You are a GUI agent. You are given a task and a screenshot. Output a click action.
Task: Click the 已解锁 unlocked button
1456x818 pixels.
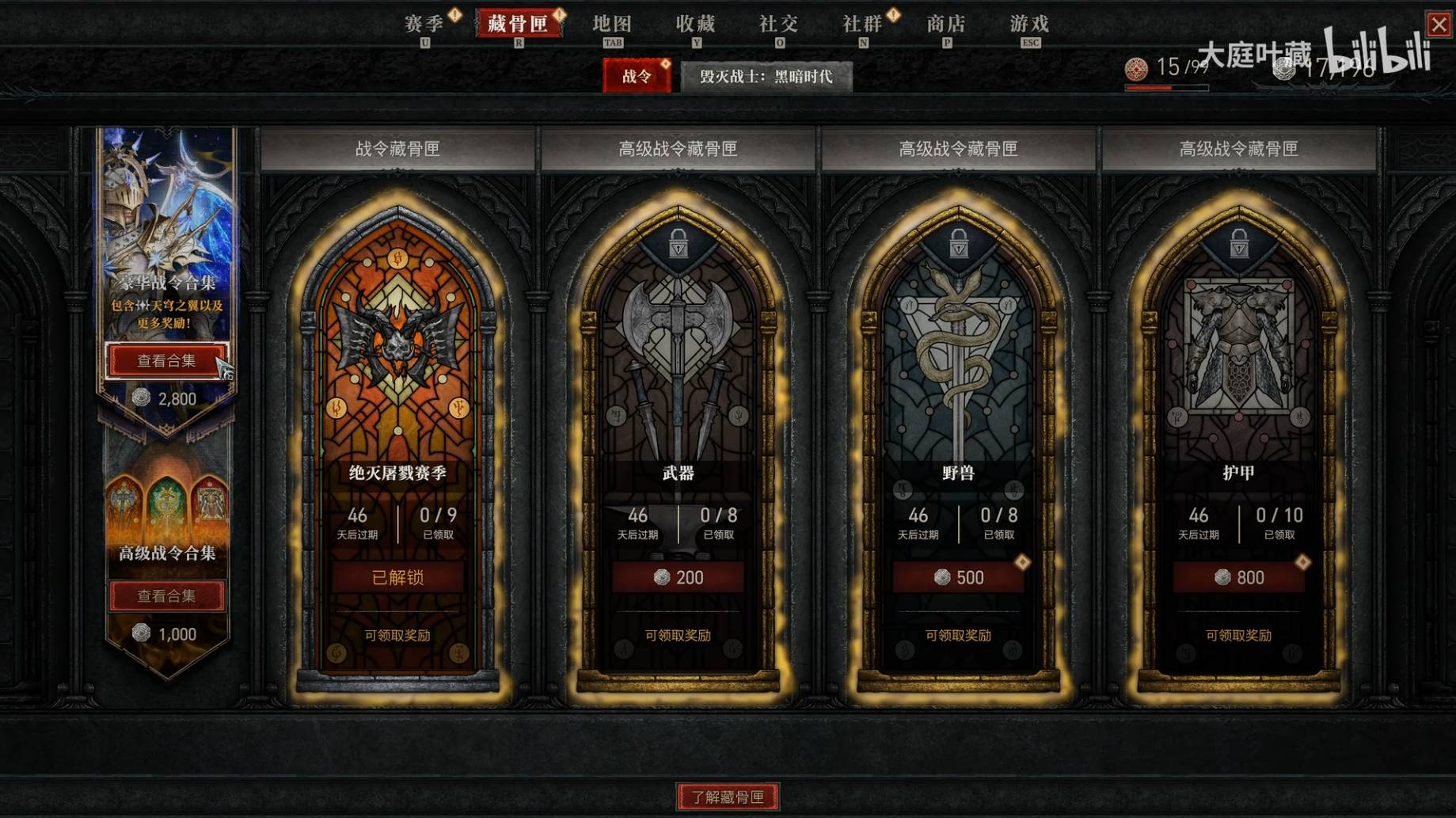click(397, 577)
